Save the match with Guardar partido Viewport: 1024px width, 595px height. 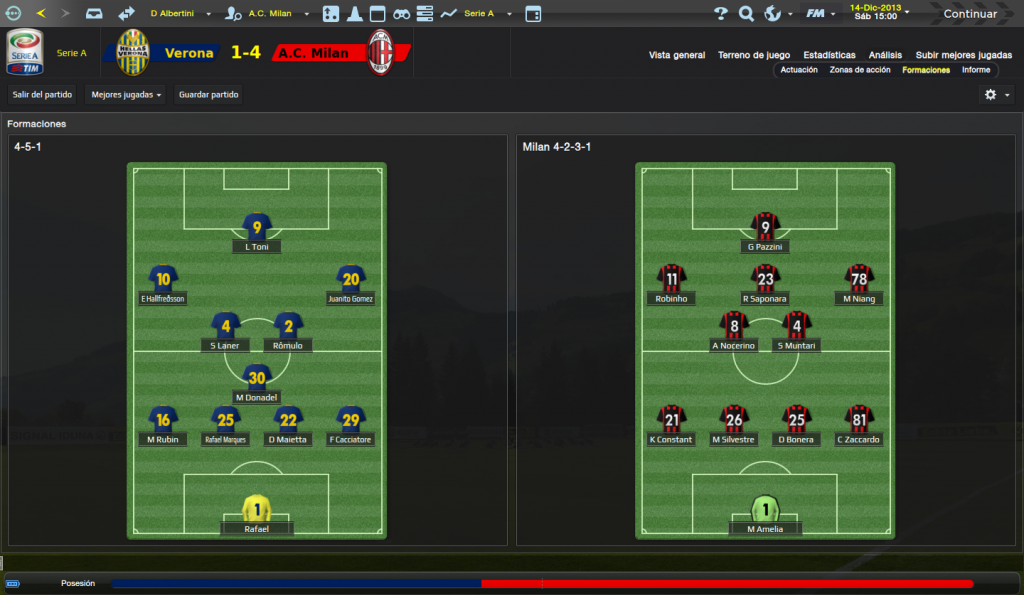click(208, 95)
